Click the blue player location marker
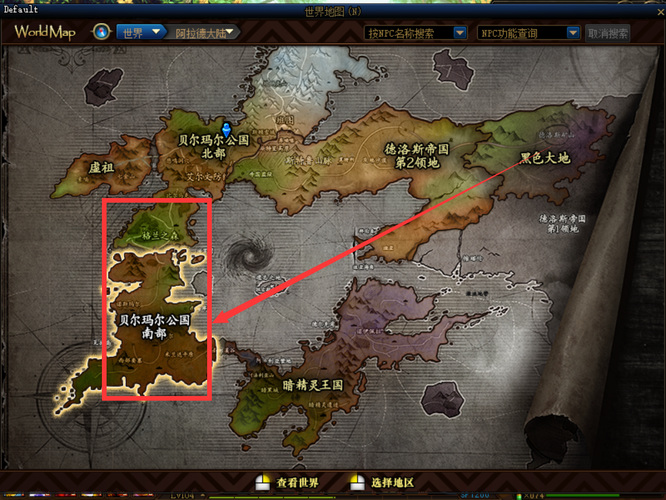Image resolution: width=666 pixels, height=500 pixels. pyautogui.click(x=227, y=130)
